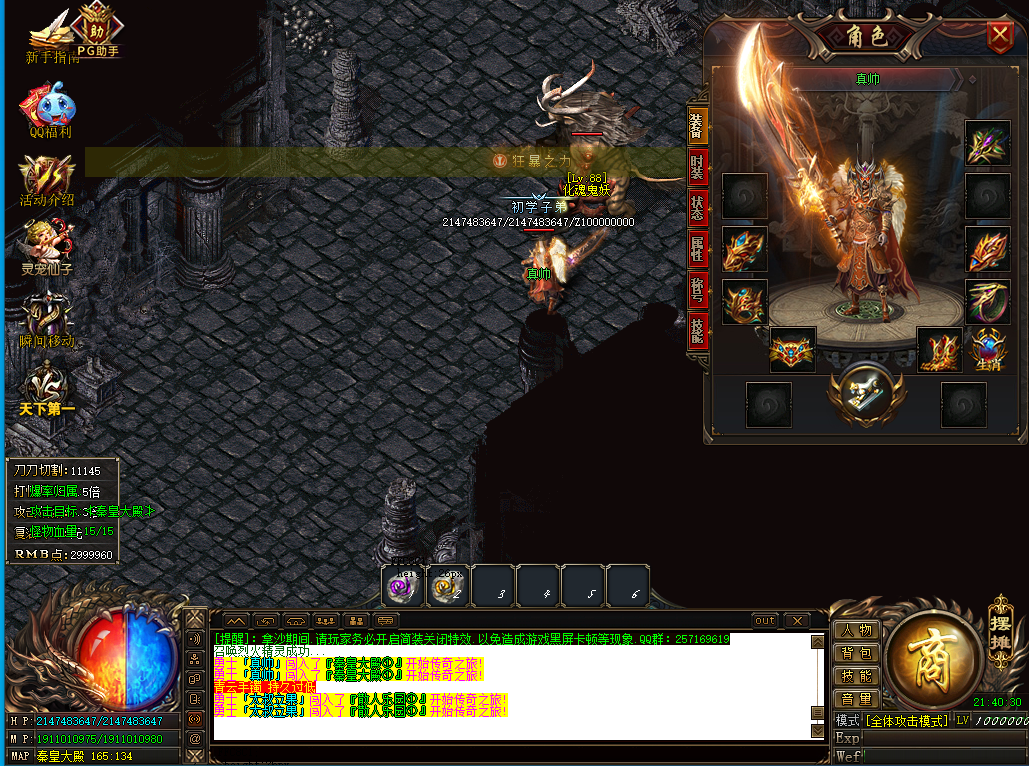Select the equipped boots slot
The image size is (1029, 766).
point(939,349)
